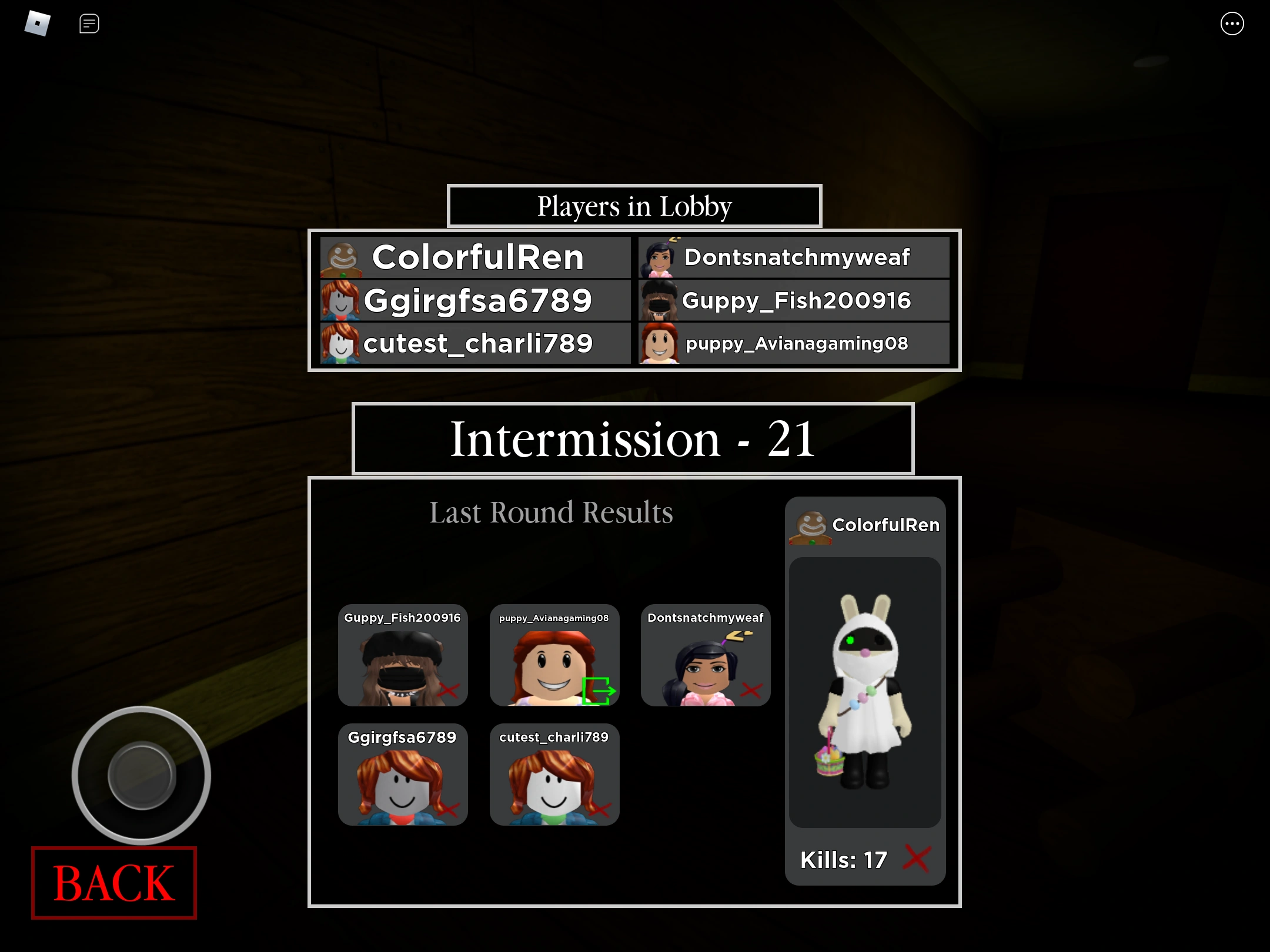The image size is (1270, 952).
Task: Open the more options ellipsis menu
Action: click(1233, 24)
